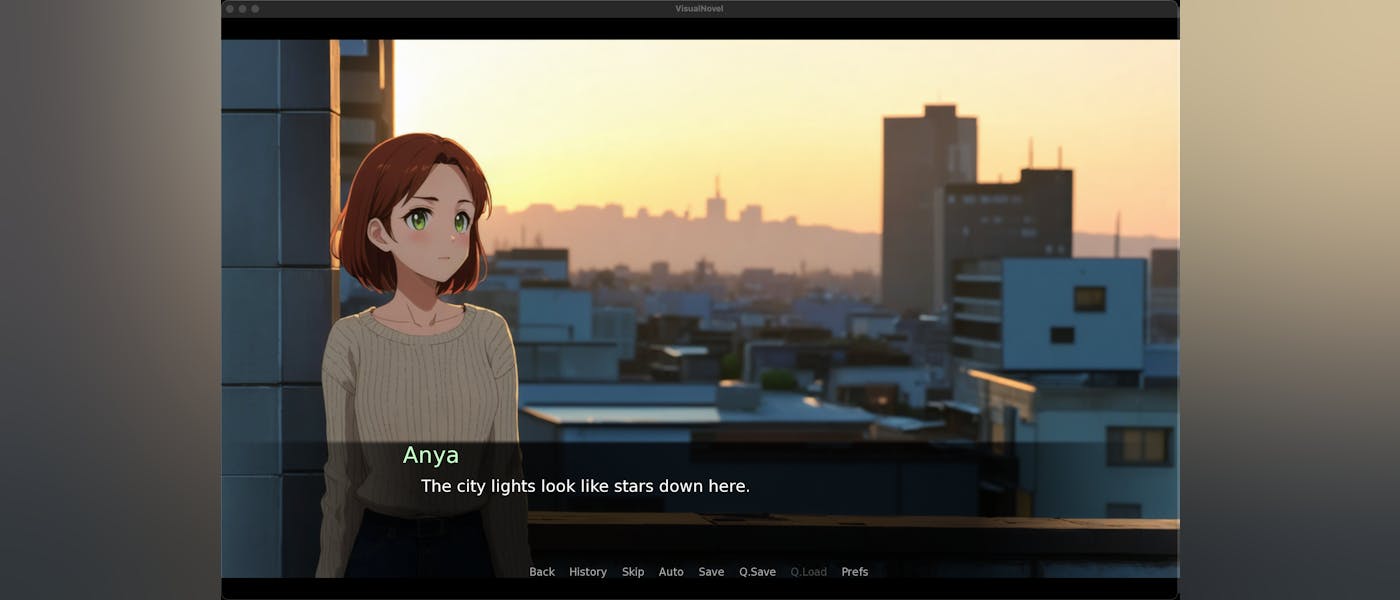Open the Save menu

tap(711, 572)
